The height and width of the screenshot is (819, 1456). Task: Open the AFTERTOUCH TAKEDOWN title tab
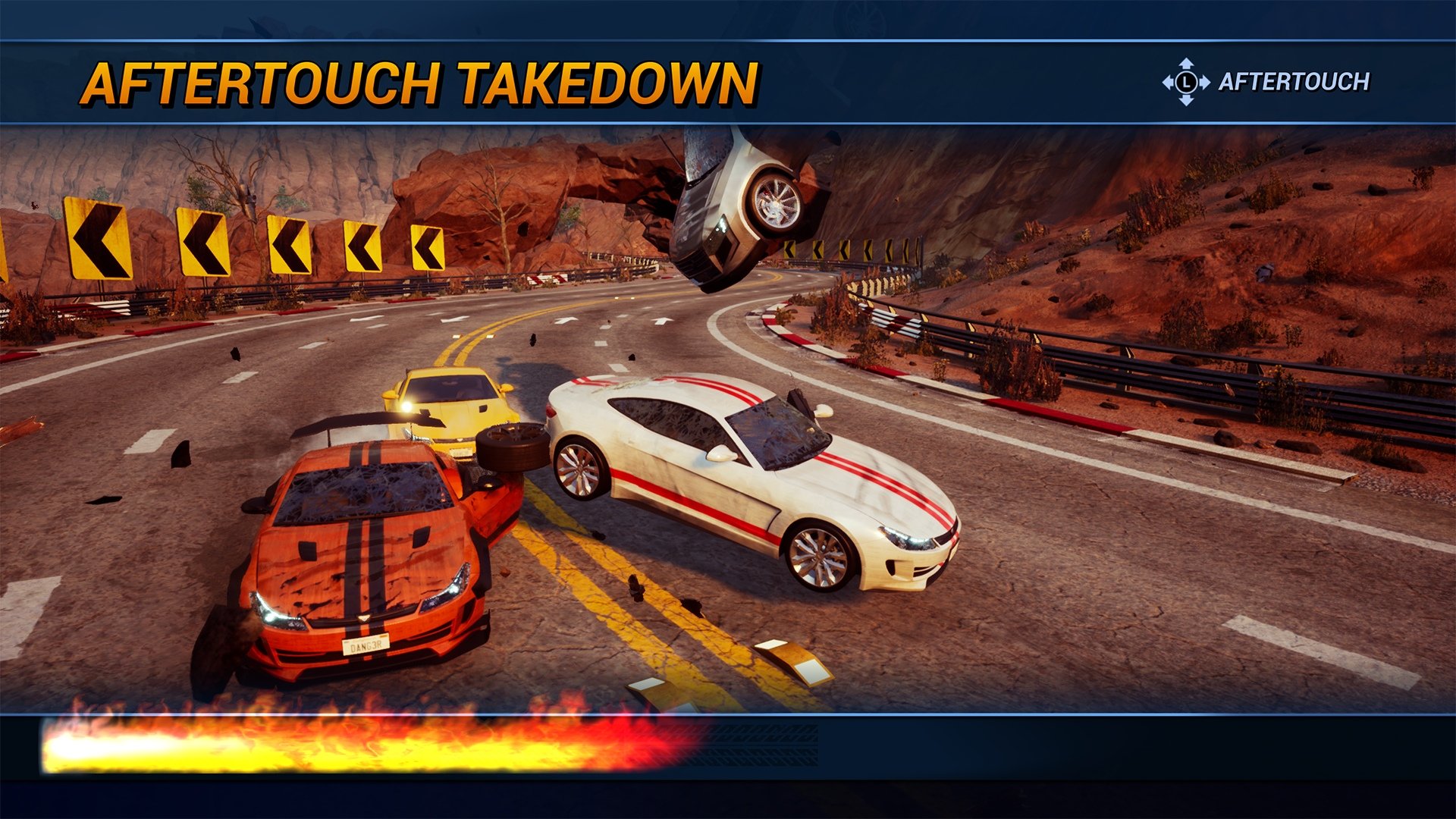pos(421,80)
